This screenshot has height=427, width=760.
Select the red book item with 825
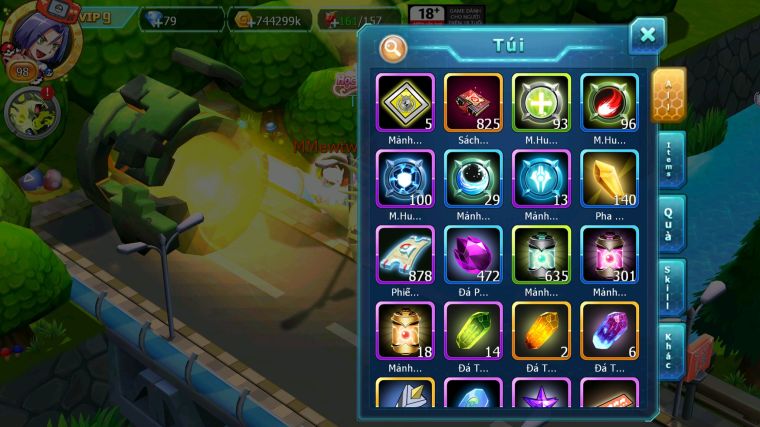(473, 103)
